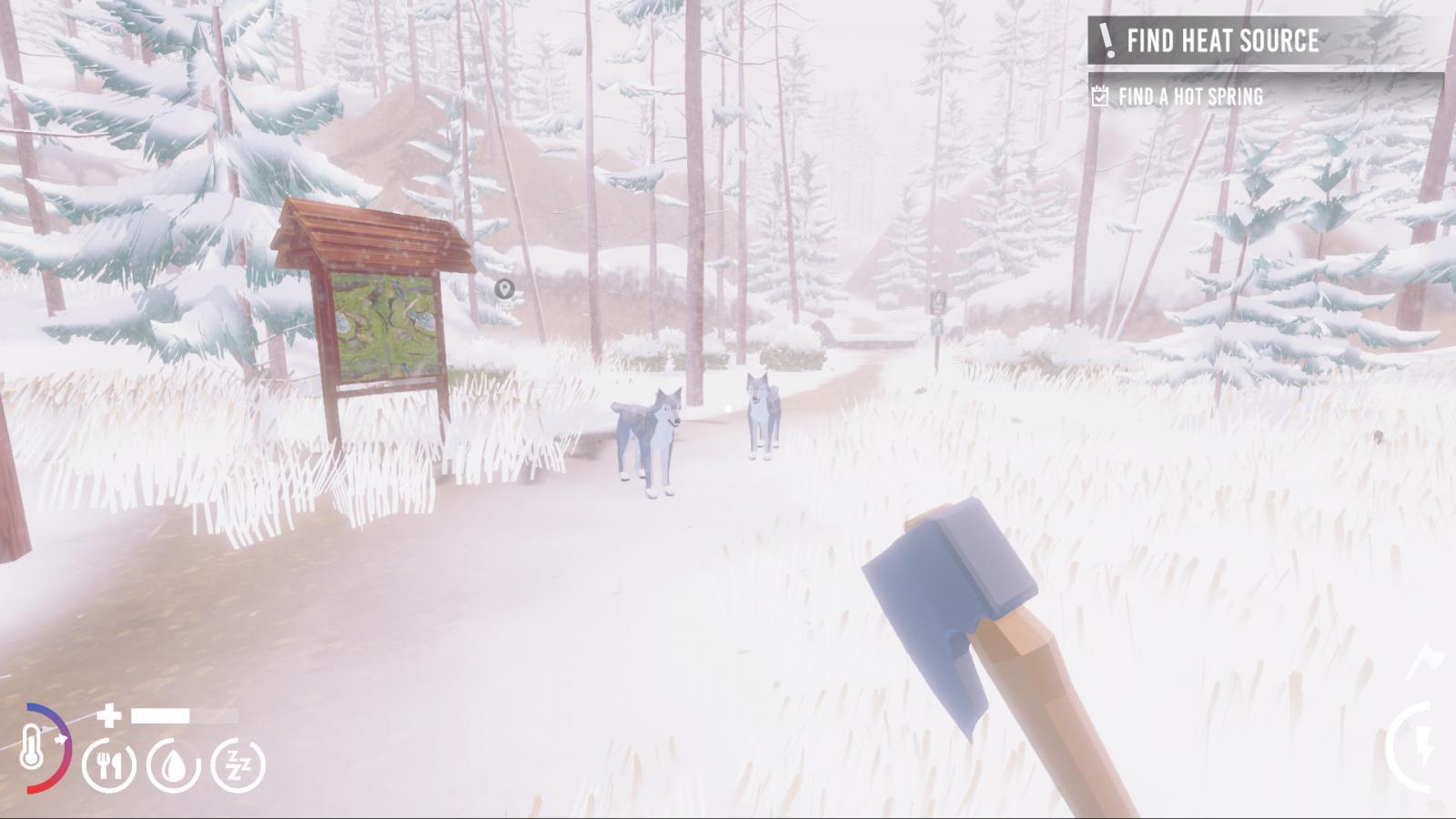The image size is (1456, 819).
Task: Select the hunger fork-and-knife icon
Action: [x=109, y=765]
